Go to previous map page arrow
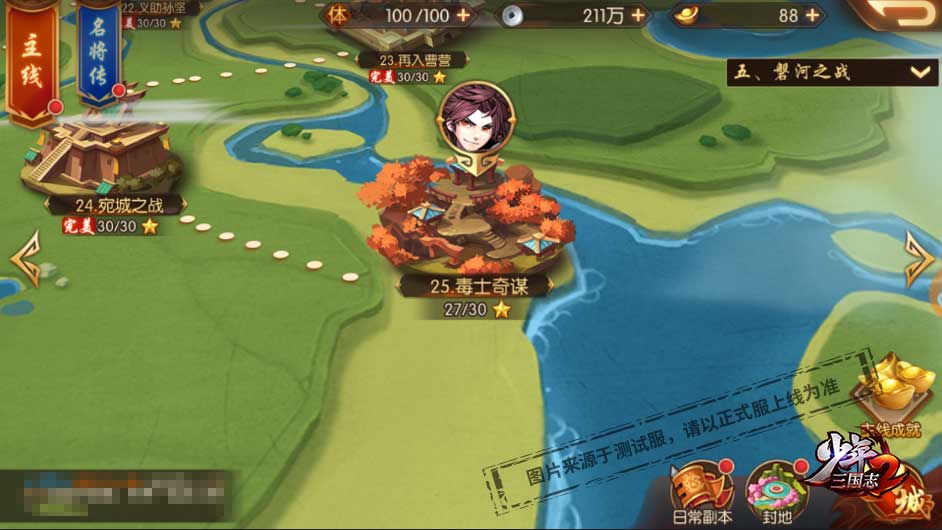942x530 pixels. (x=24, y=258)
